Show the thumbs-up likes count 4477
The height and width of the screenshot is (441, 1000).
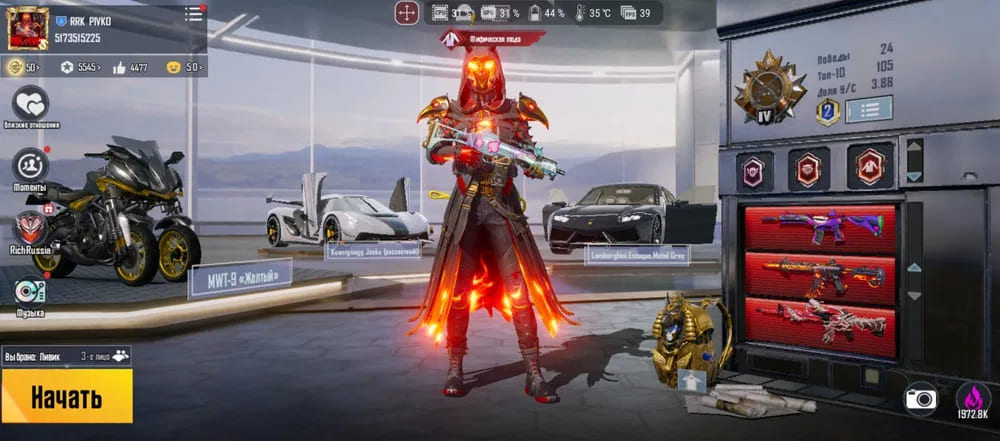coord(131,68)
